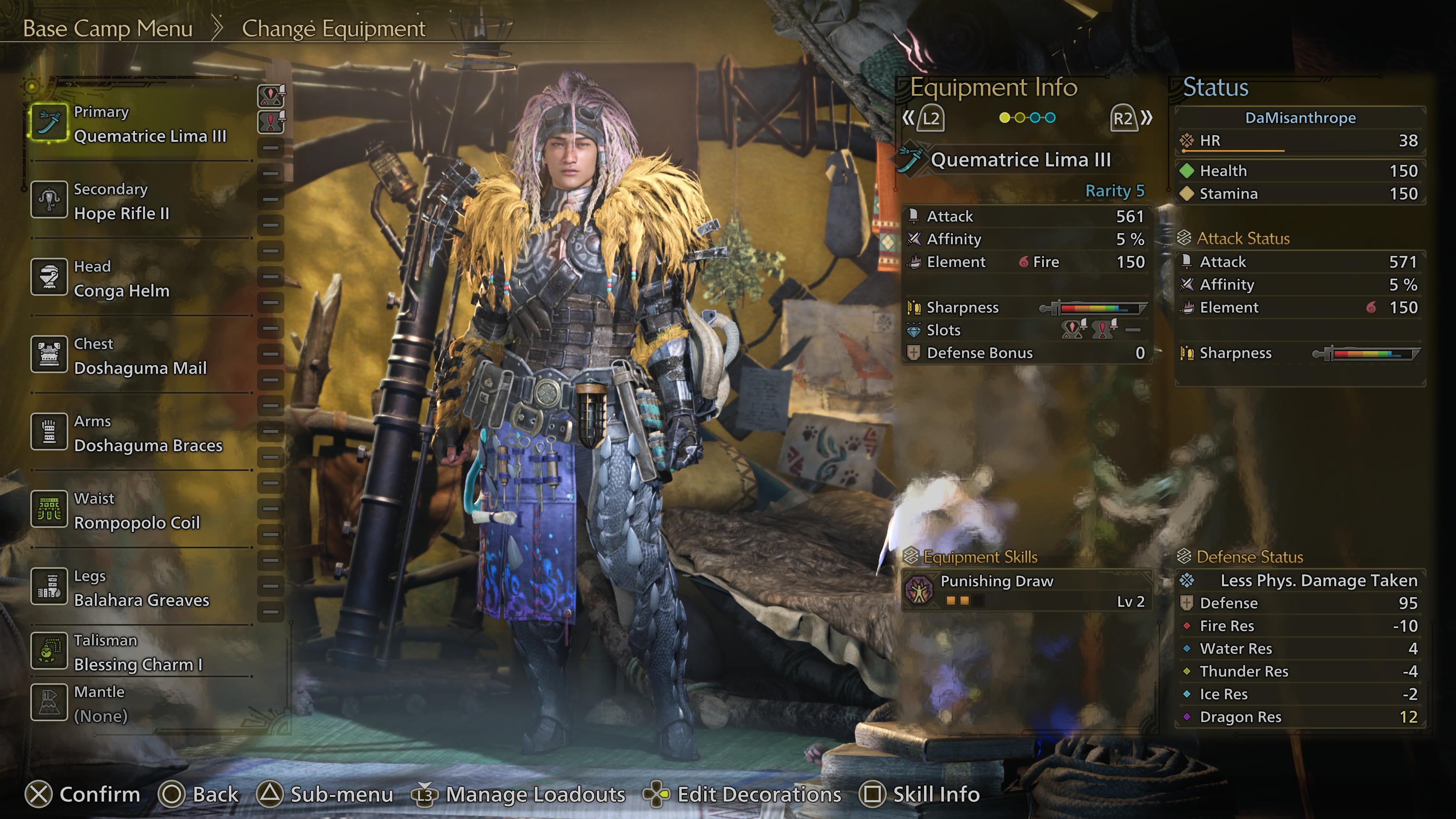Image resolution: width=1456 pixels, height=819 pixels.
Task: Open the Chest slot Doshaguma Mail
Action: tap(141, 356)
